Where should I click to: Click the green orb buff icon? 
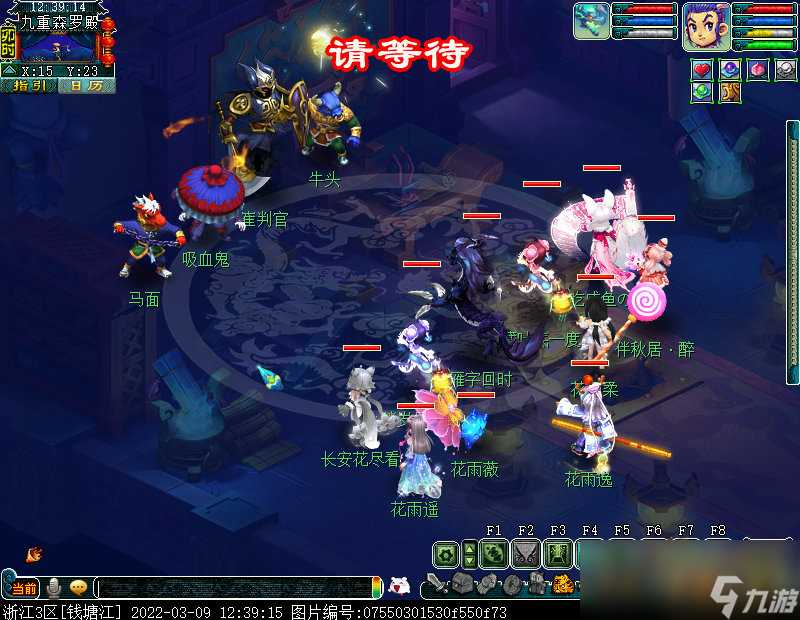pos(701,92)
